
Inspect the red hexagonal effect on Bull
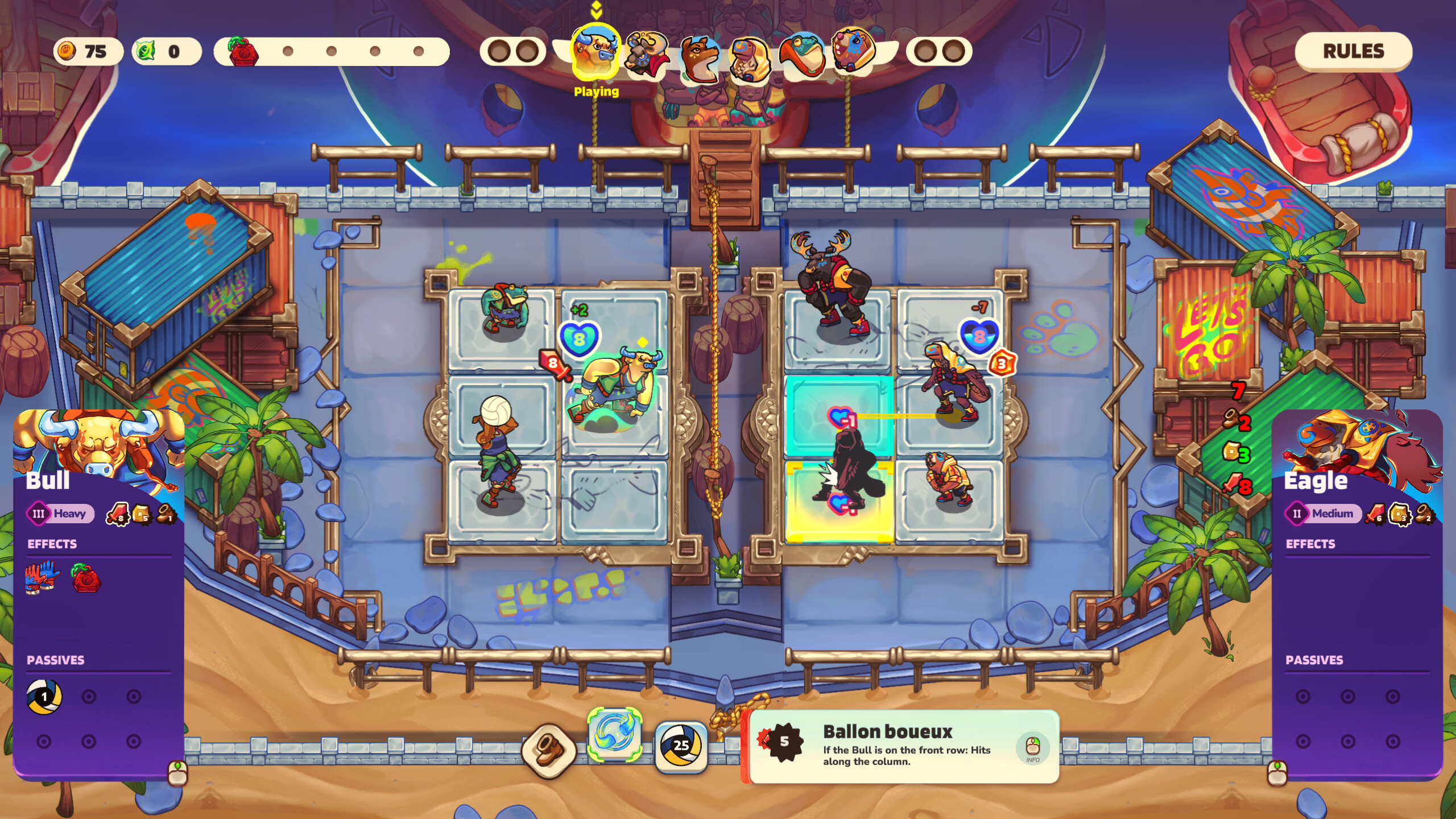pos(86,577)
